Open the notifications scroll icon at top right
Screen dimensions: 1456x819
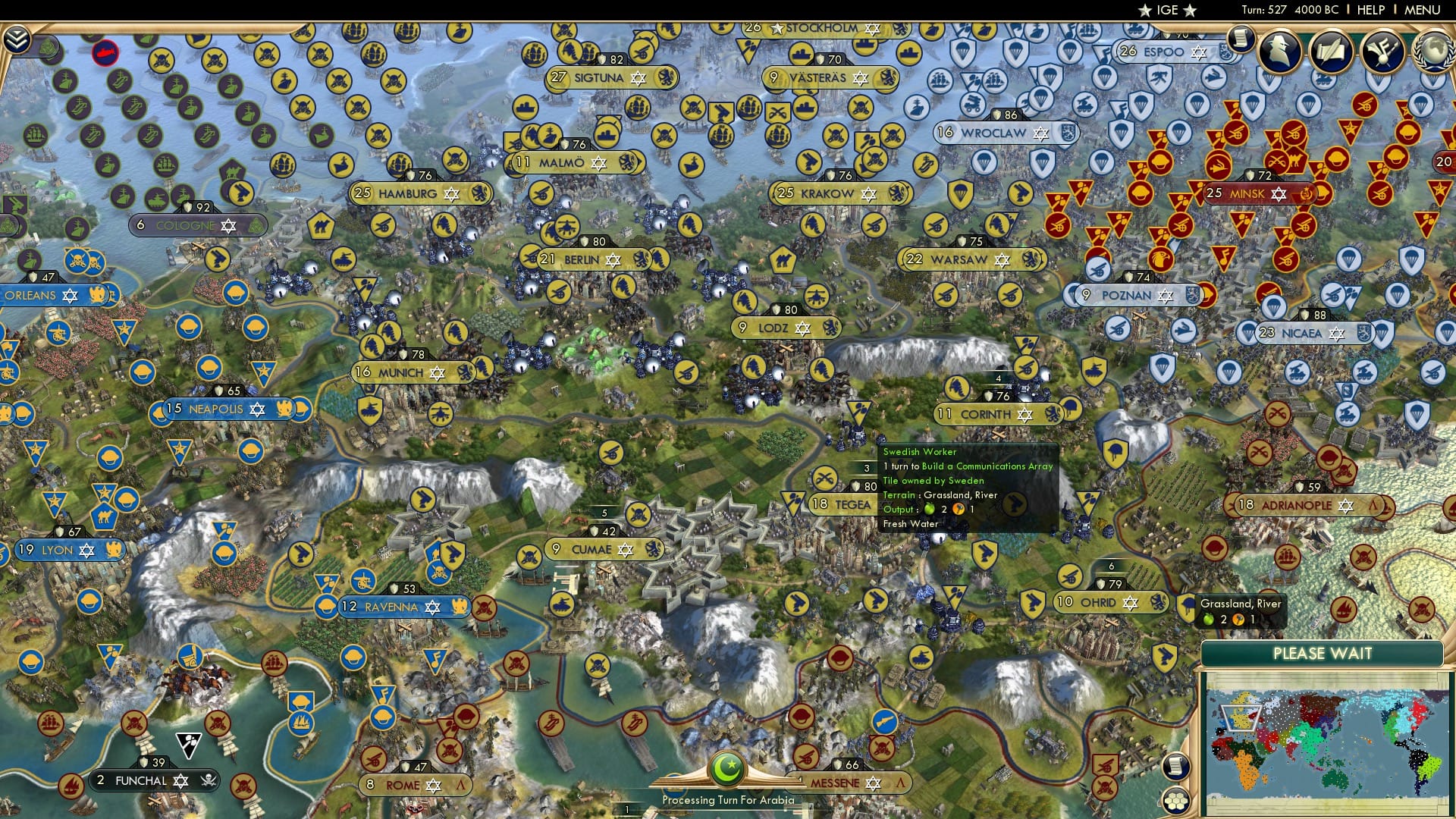[x=1241, y=39]
